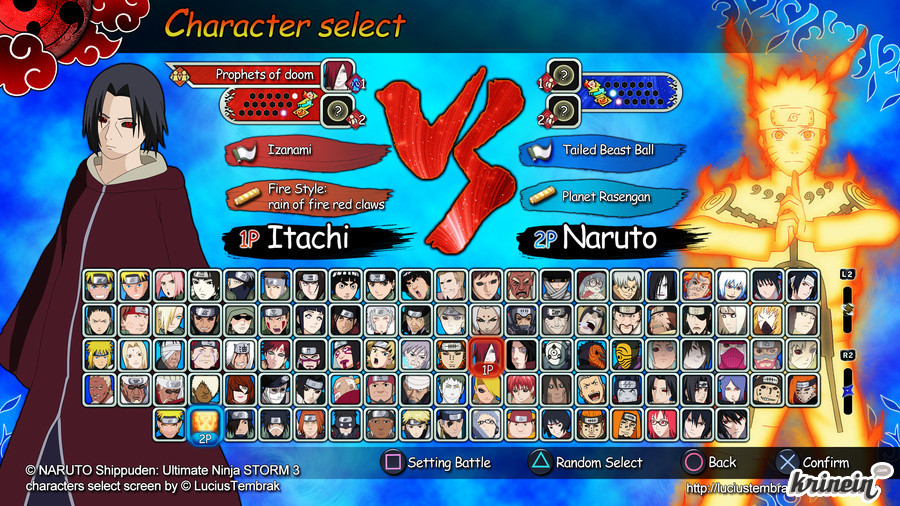This screenshot has width=900, height=506.
Task: Select Tsunade's blonde portrait
Action: (135, 355)
